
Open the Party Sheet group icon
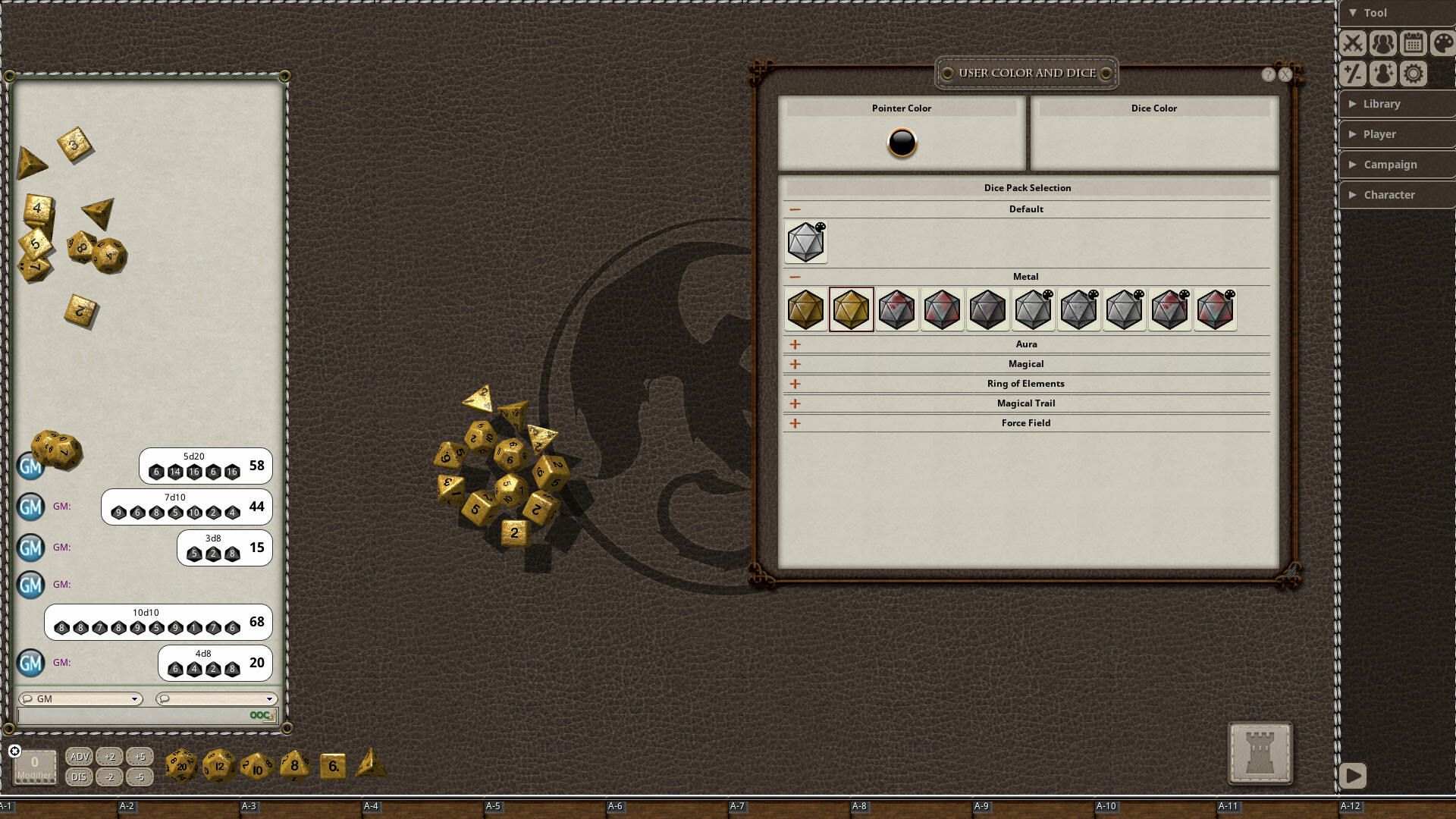tap(1383, 43)
